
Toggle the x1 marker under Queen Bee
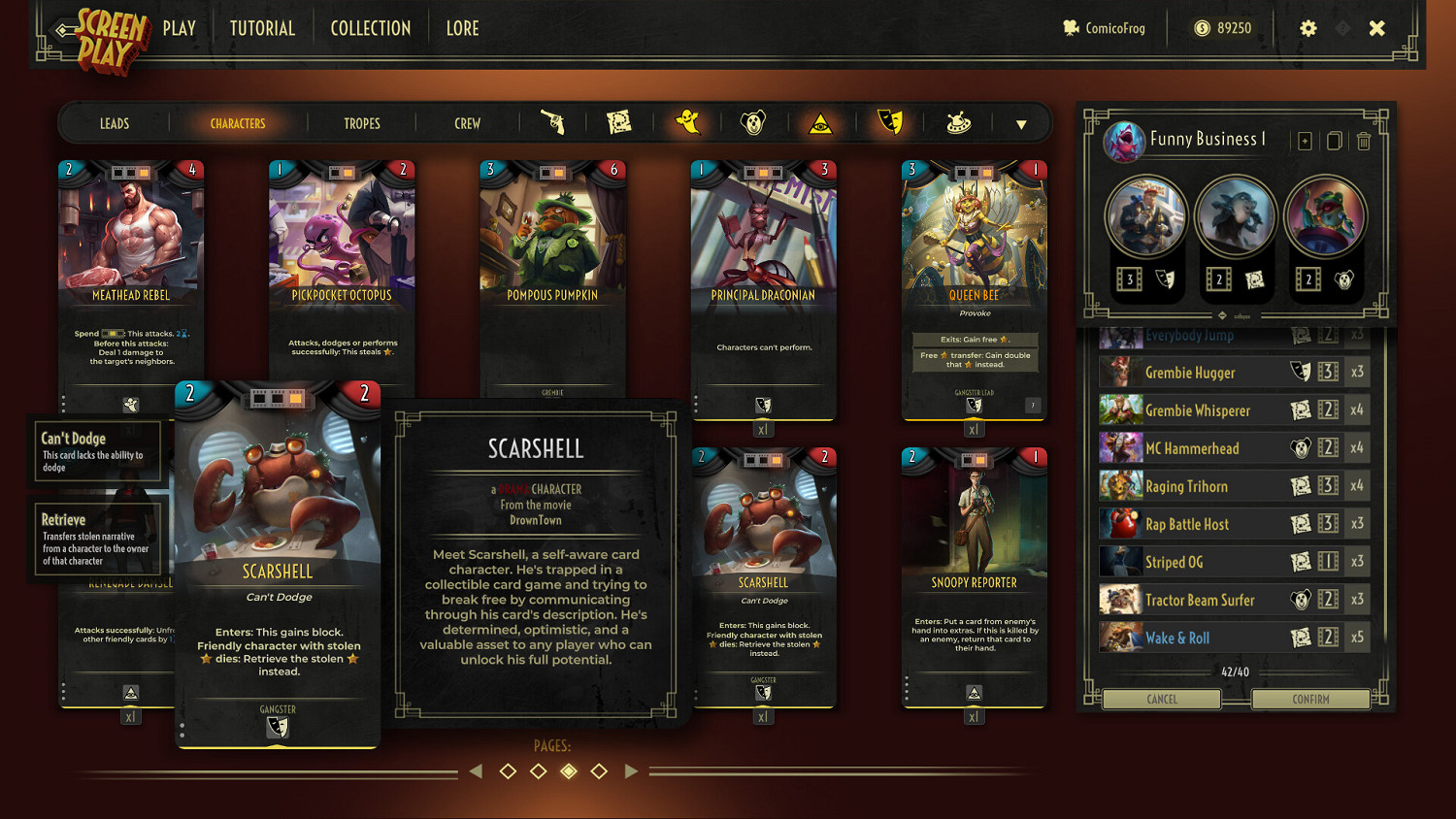point(975,428)
